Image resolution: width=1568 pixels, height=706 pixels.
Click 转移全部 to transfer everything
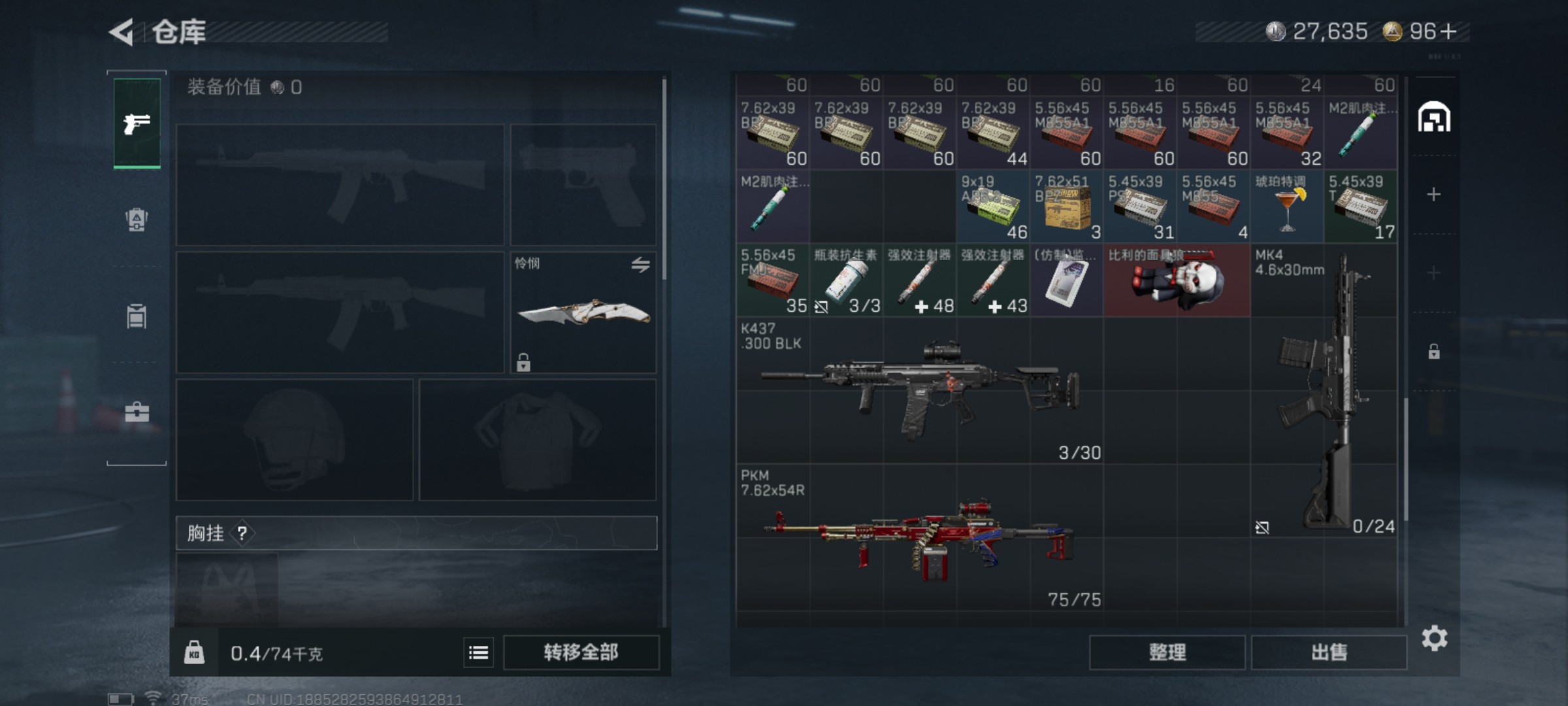tap(581, 652)
